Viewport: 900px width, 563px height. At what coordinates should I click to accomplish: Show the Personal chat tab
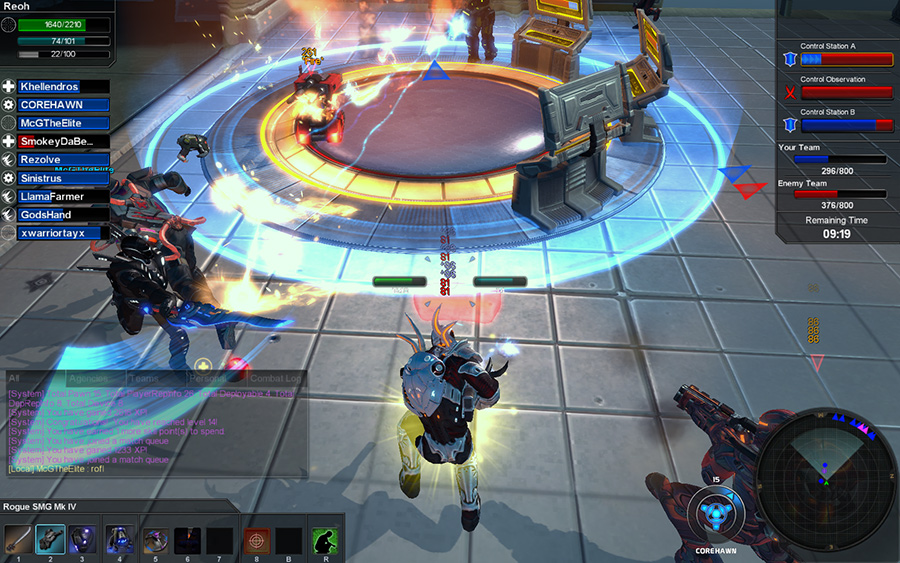click(207, 380)
